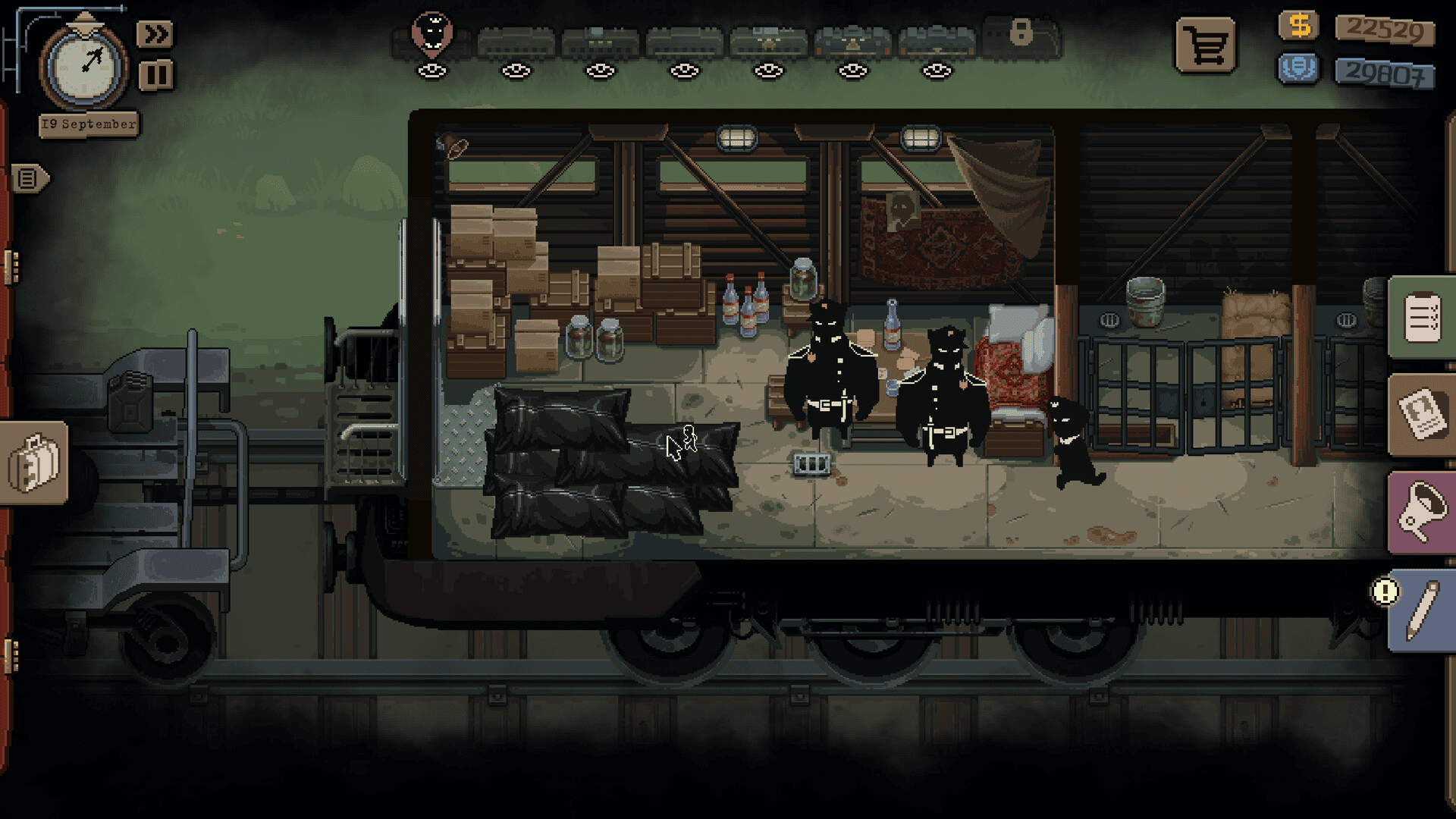
Task: Expand the list panel tab on the left
Action: [29, 179]
